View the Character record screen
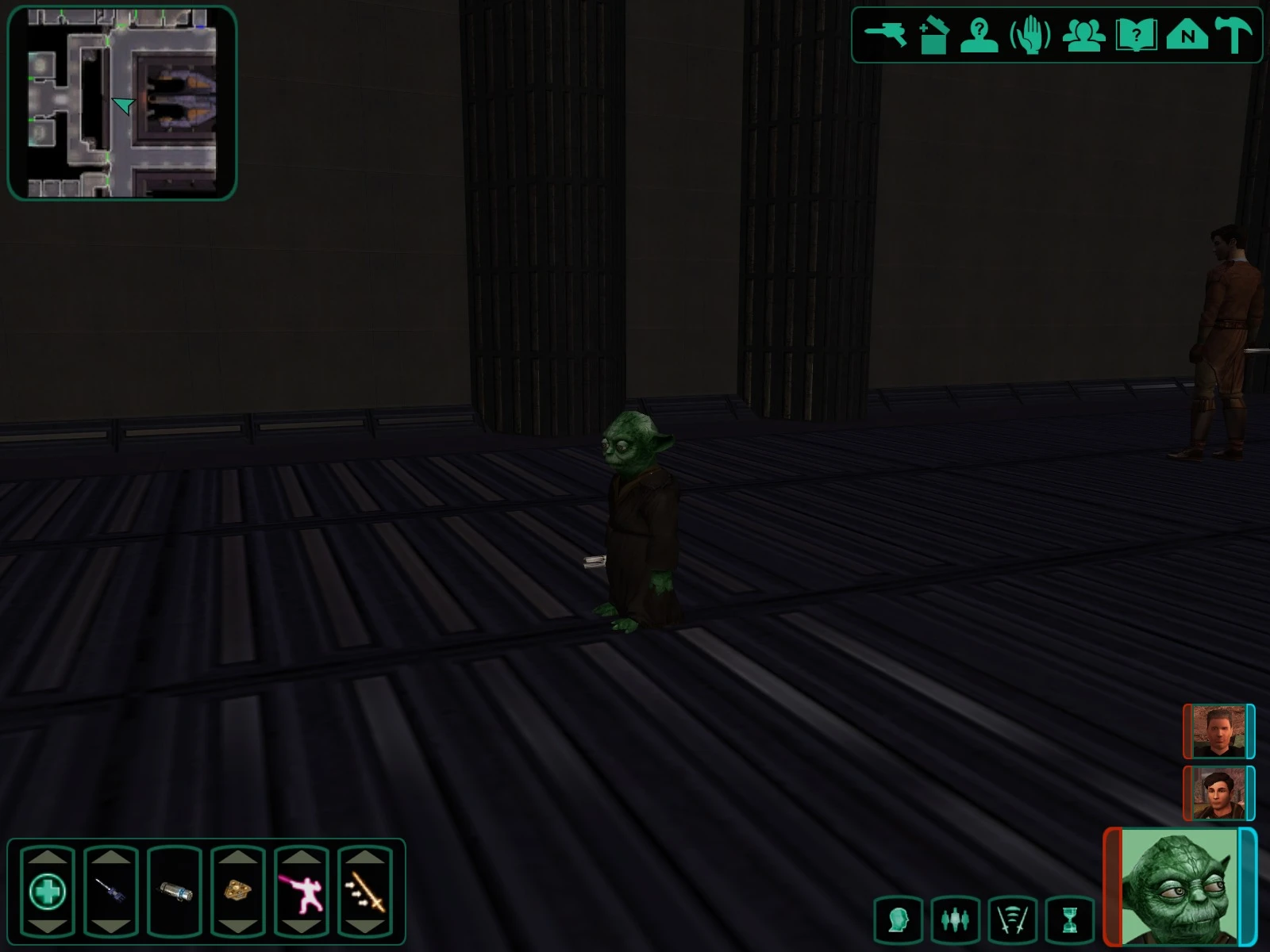 [979, 34]
